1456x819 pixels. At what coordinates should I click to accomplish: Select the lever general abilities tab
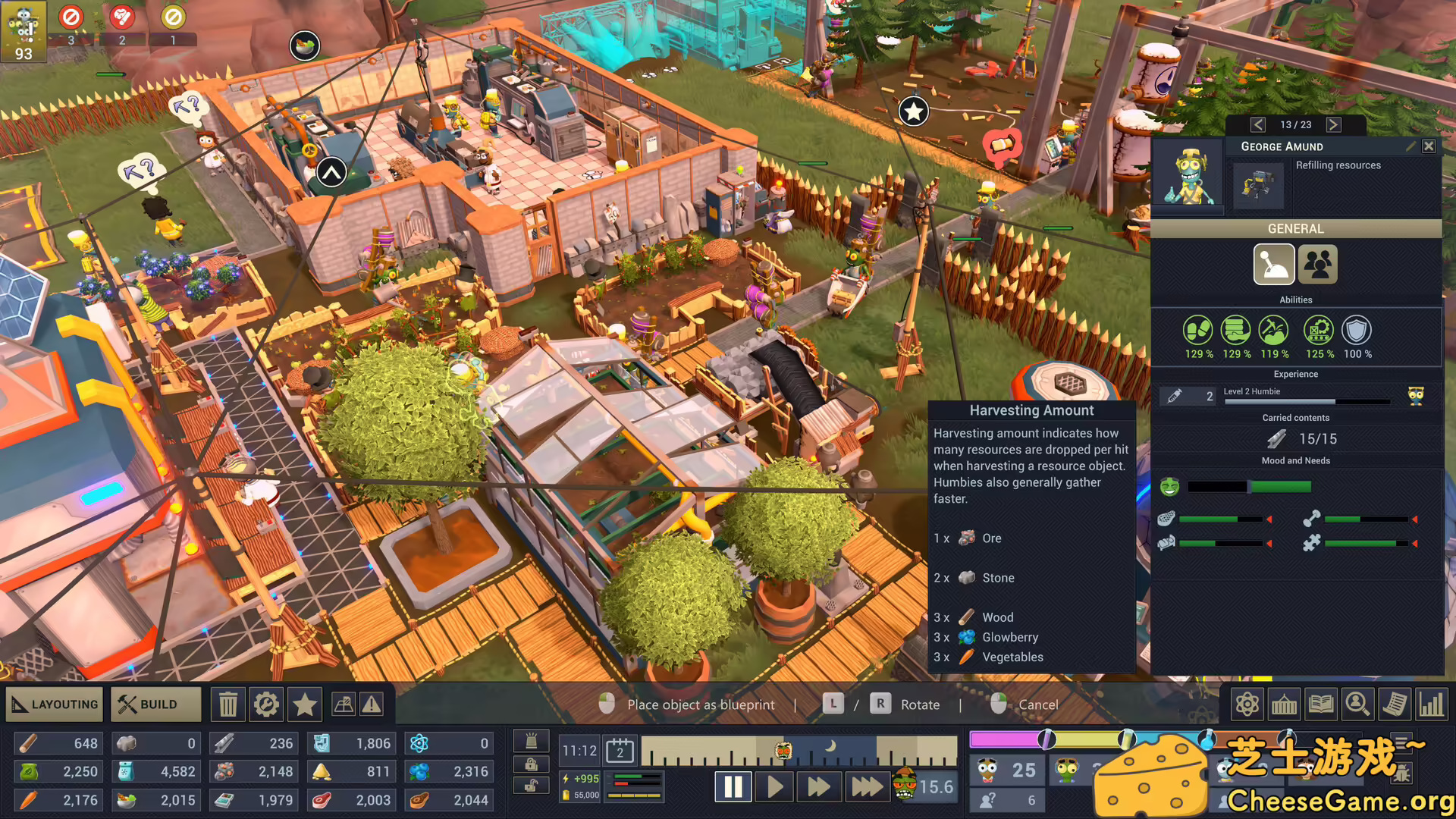point(1273,265)
